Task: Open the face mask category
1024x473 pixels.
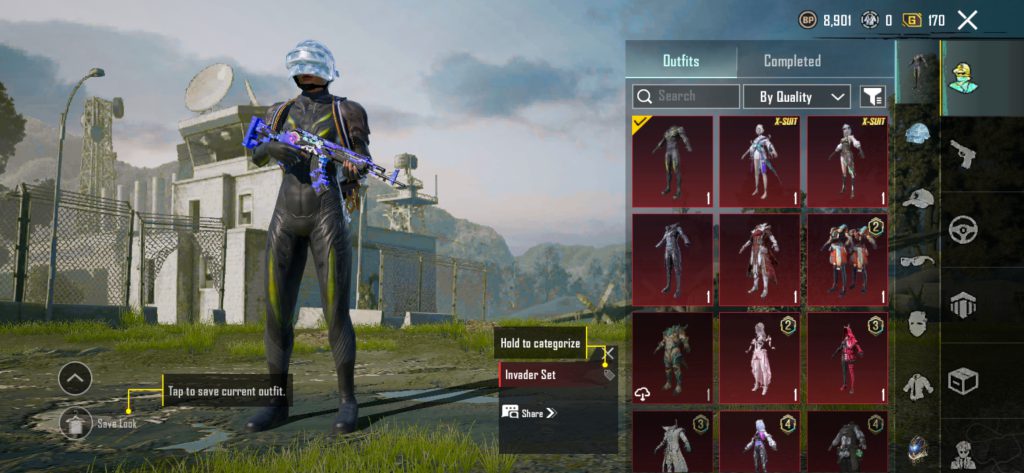Action: click(917, 323)
